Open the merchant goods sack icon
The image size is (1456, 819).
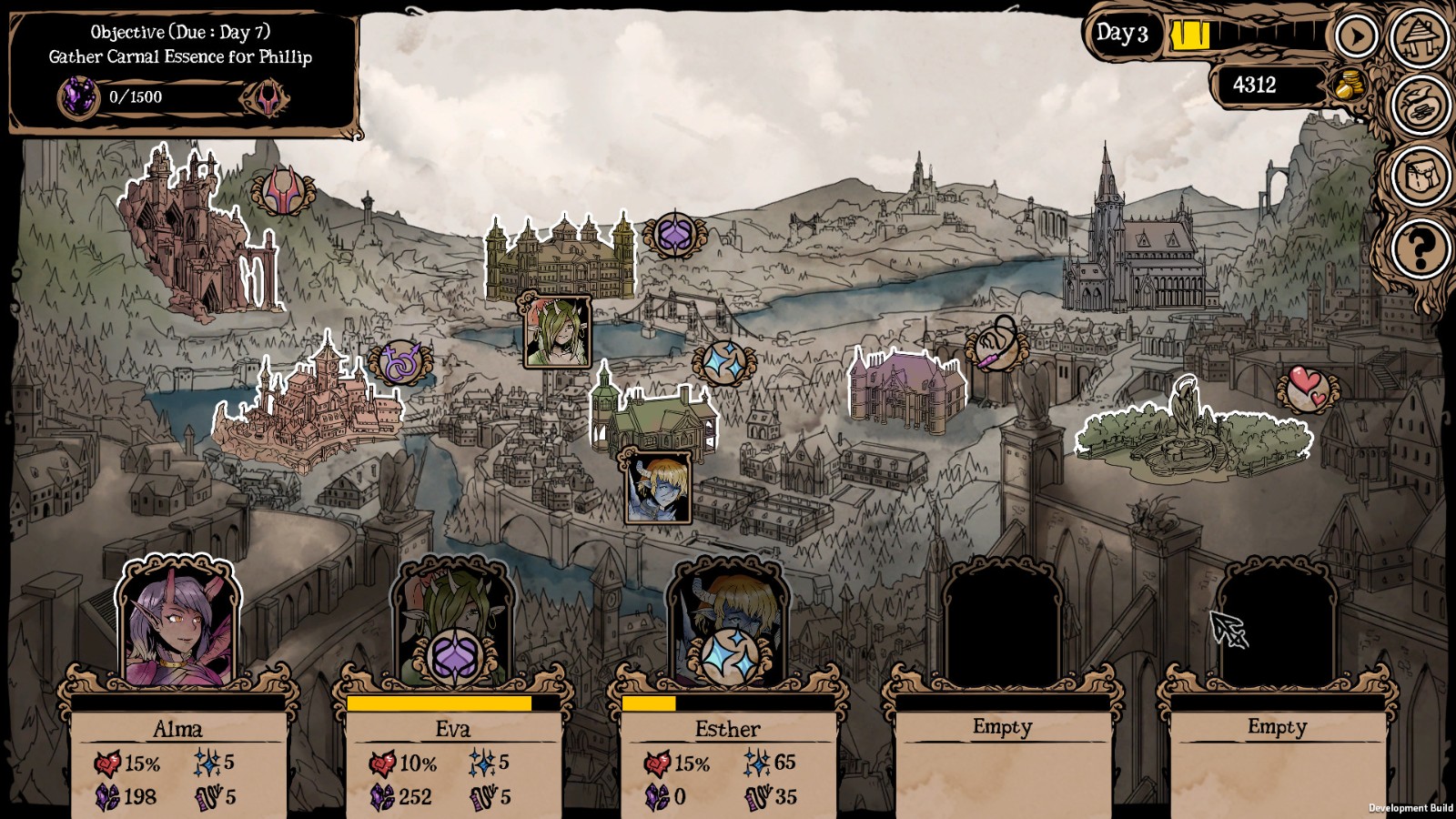pyautogui.click(x=1421, y=105)
